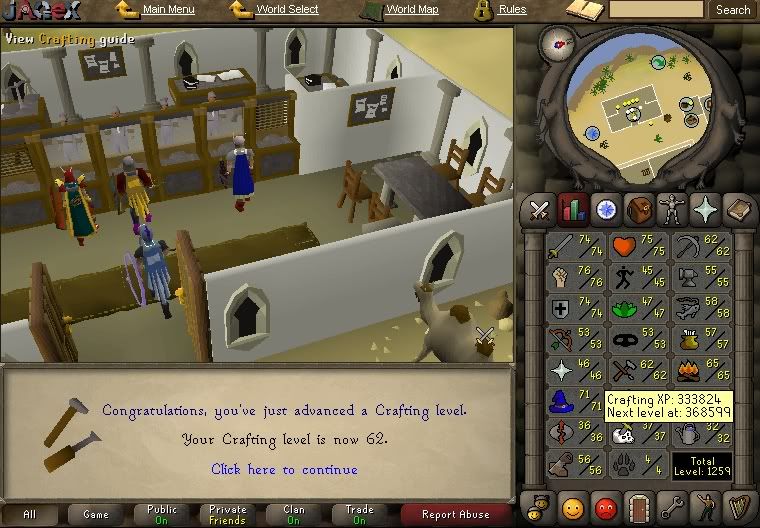Viewport: 760px width, 528px height.
Task: View the Rules page
Action: pos(512,10)
